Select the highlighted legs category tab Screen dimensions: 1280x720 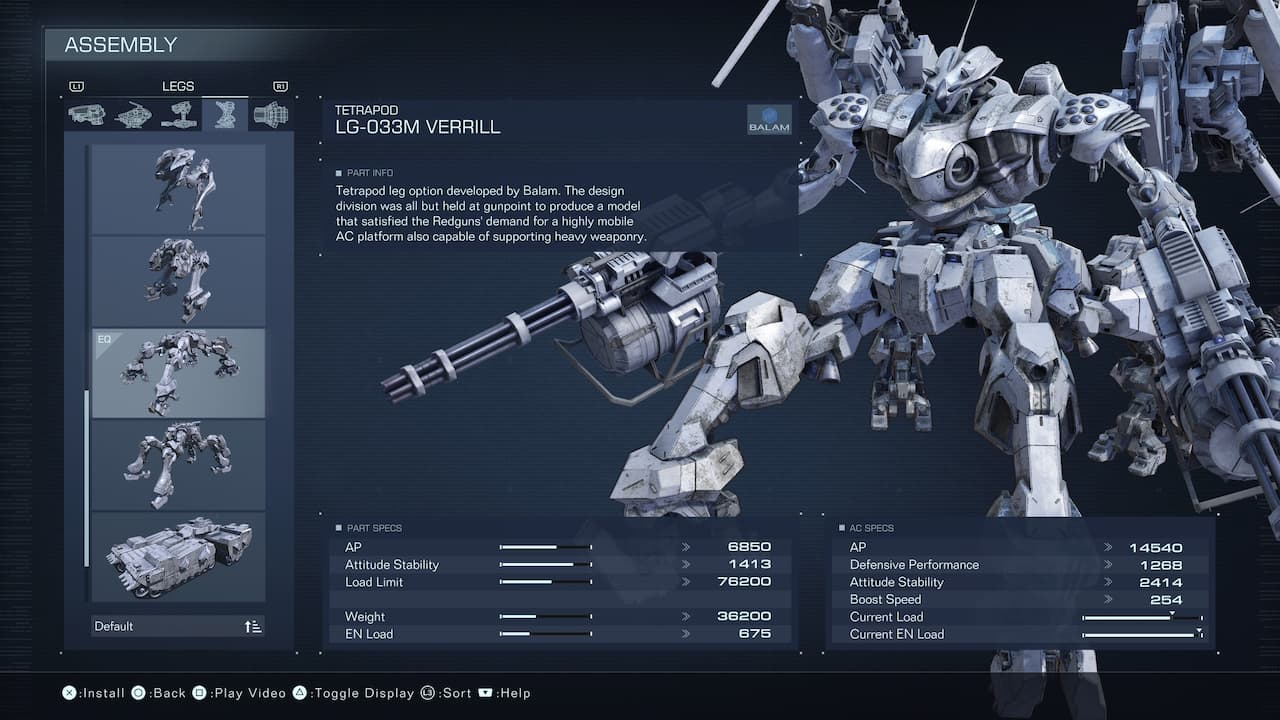click(x=225, y=115)
